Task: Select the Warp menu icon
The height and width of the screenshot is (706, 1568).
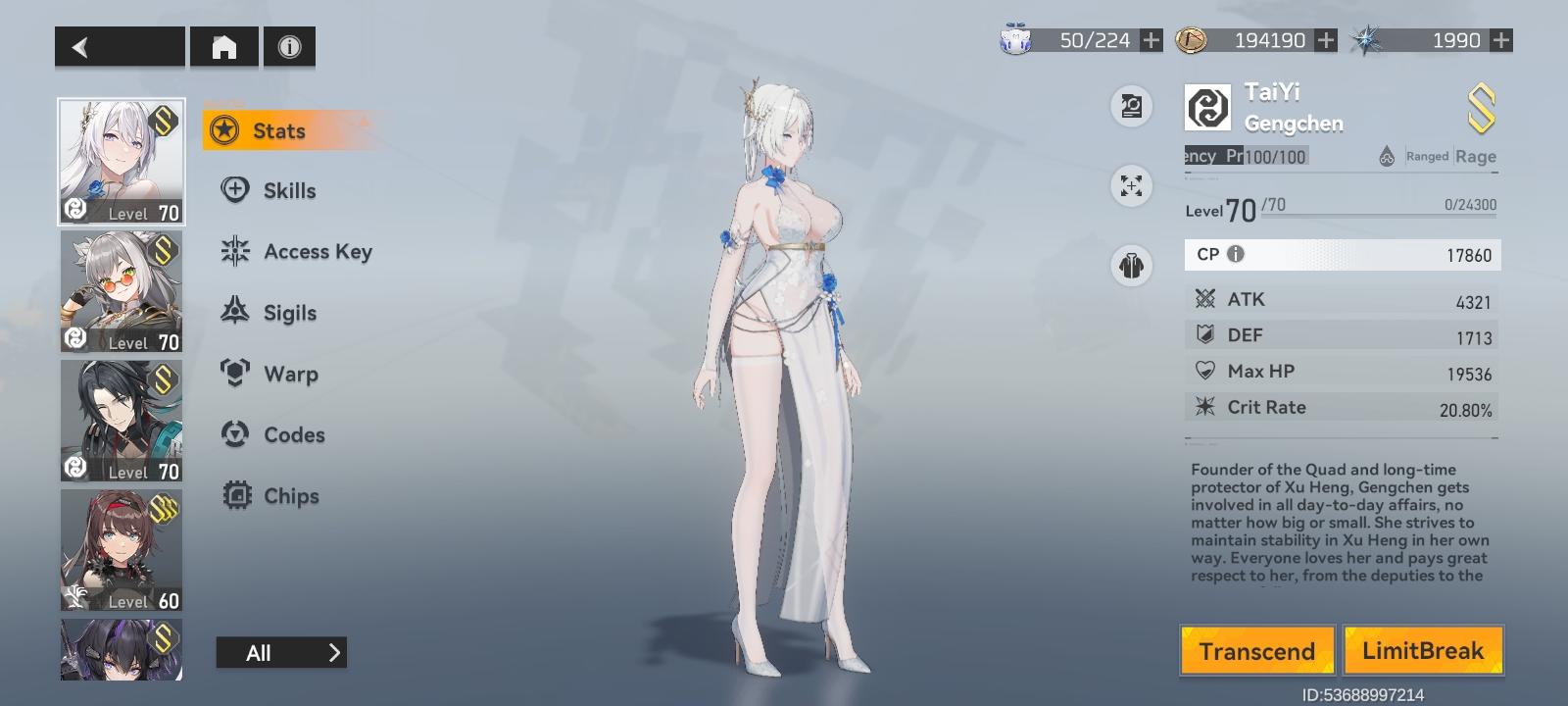Action: click(234, 374)
